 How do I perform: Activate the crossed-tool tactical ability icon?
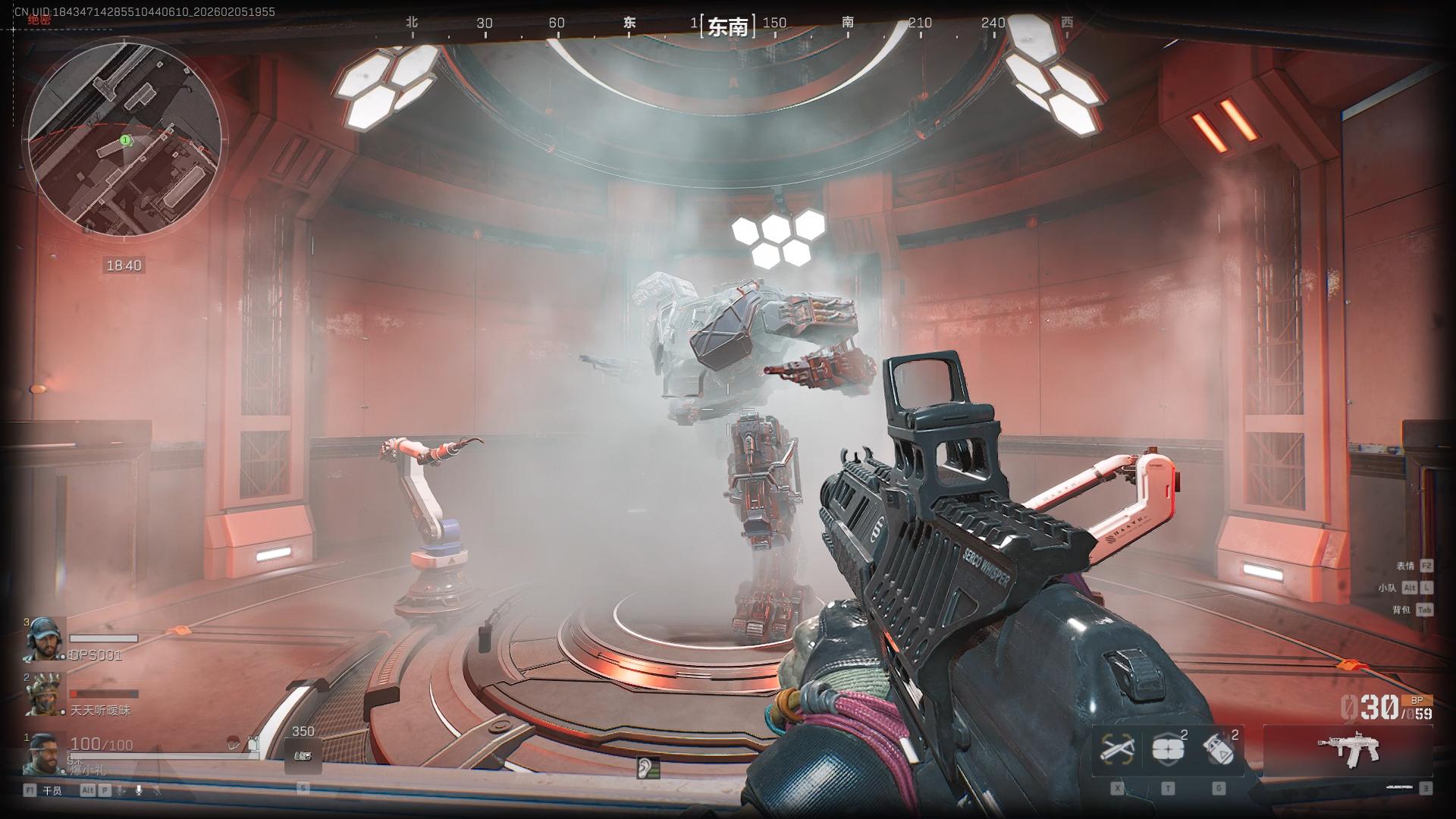[x=1116, y=749]
